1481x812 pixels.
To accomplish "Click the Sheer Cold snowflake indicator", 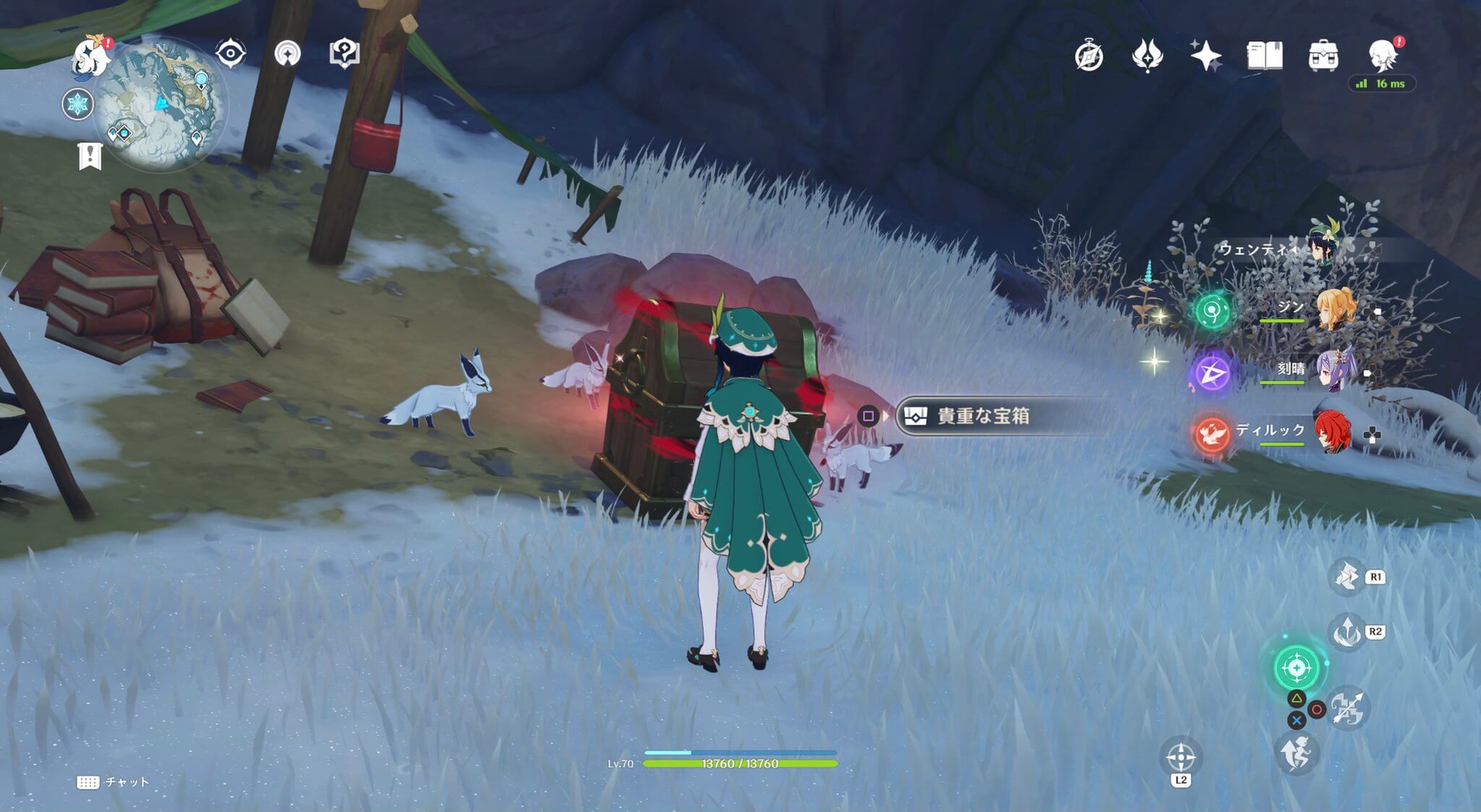I will click(78, 103).
